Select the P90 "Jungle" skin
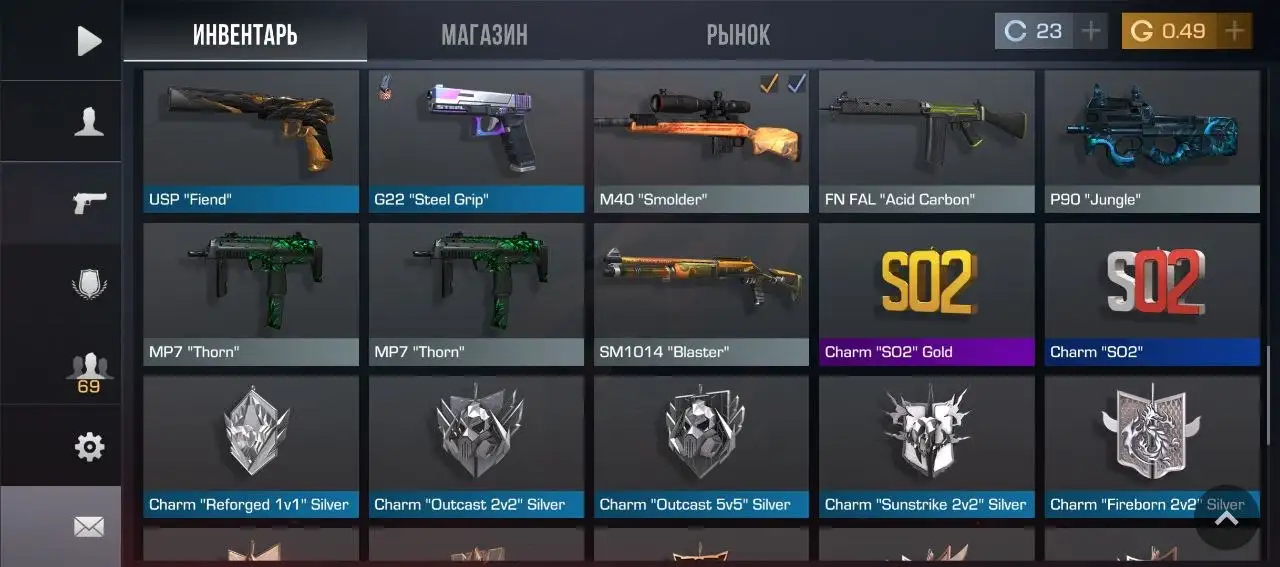This screenshot has width=1280, height=567. click(x=1152, y=140)
